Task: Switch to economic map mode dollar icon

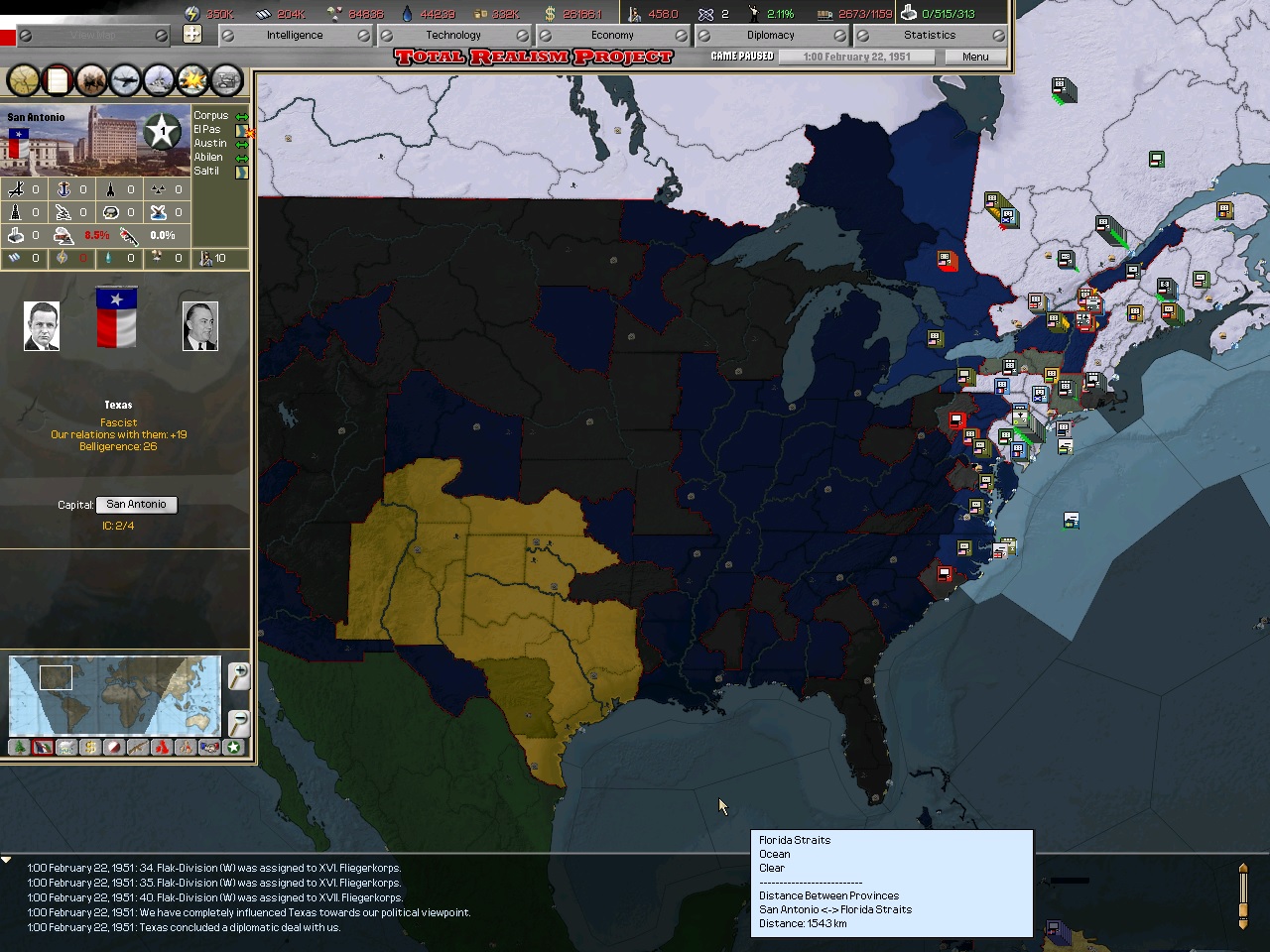Action: (90, 747)
